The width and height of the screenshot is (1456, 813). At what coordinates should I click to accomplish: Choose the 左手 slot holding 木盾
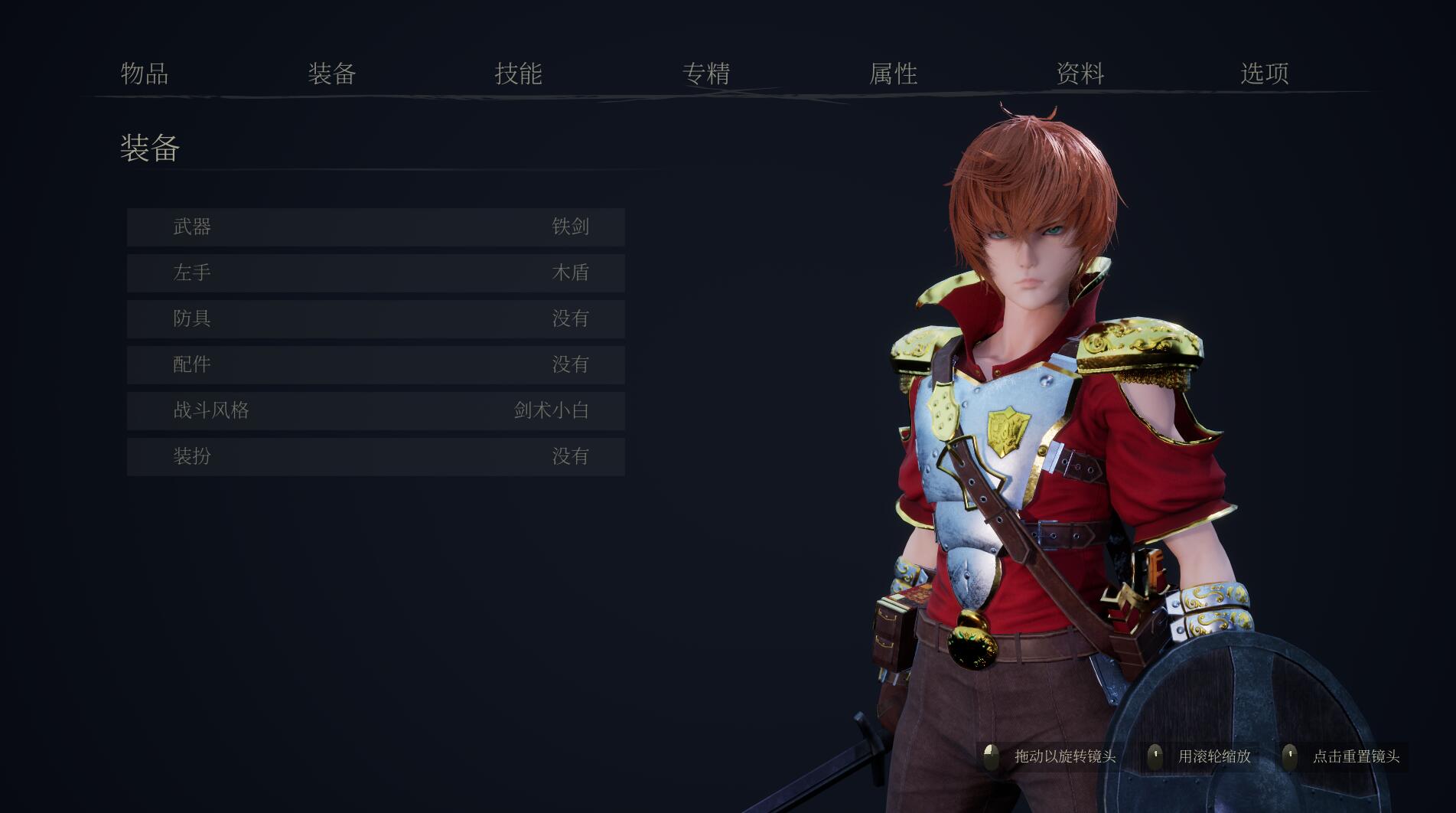point(376,273)
